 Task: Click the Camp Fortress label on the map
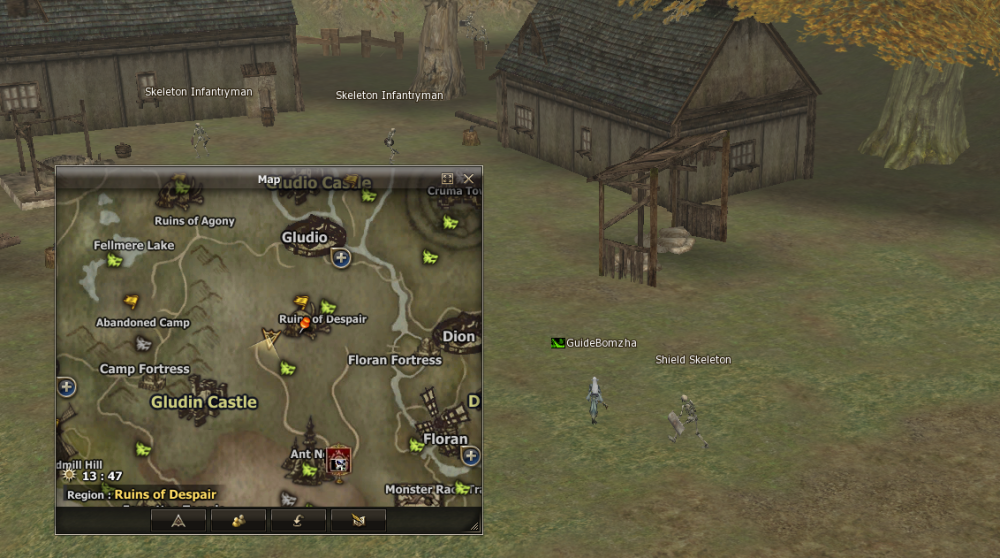point(144,369)
